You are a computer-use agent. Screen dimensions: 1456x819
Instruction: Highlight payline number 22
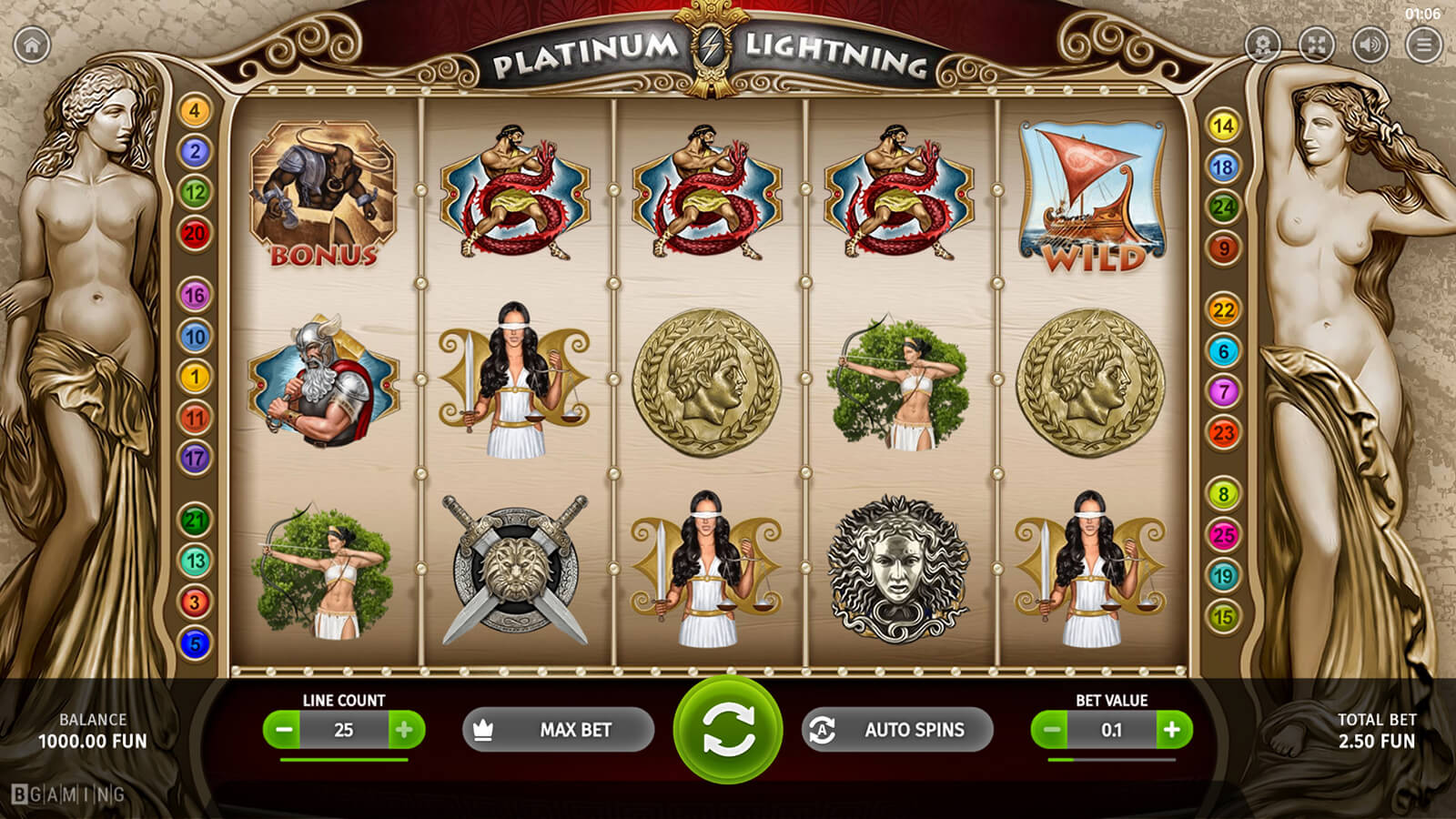coord(1223,310)
